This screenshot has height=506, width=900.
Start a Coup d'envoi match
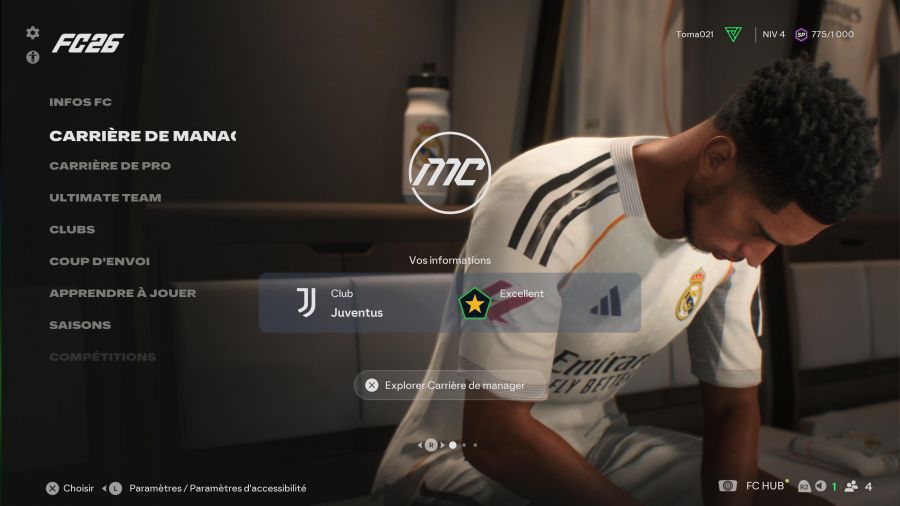pos(99,262)
